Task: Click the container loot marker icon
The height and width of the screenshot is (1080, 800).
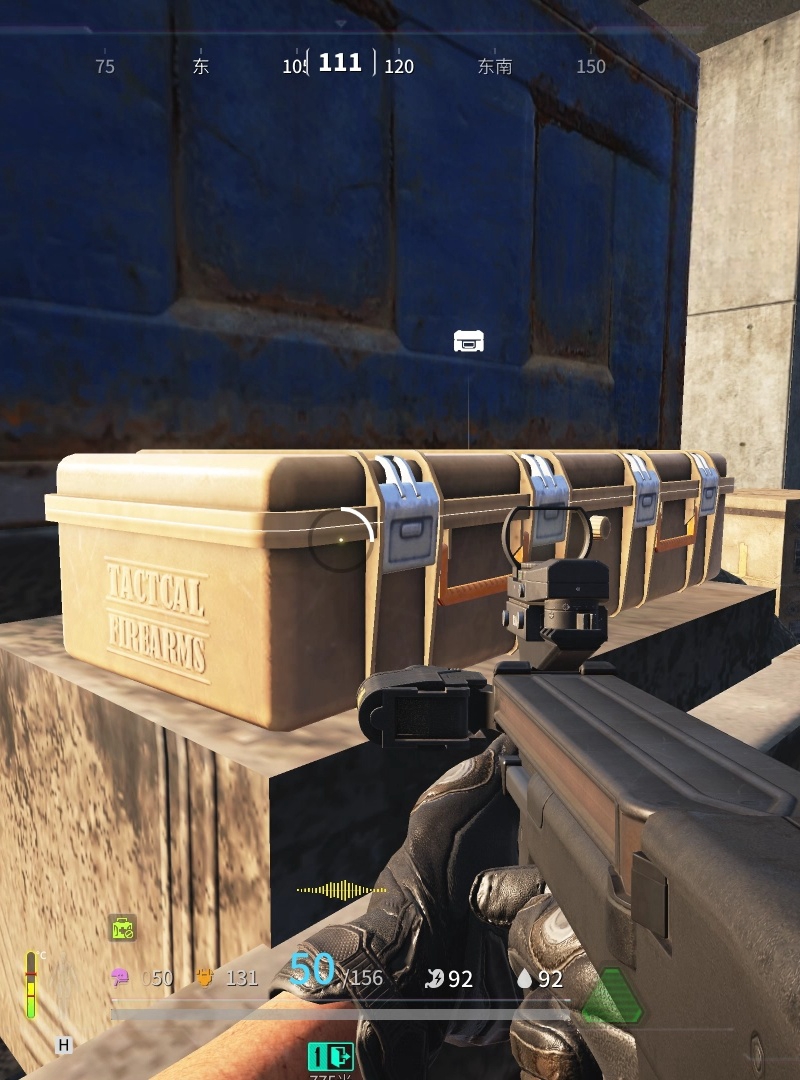Action: [x=469, y=341]
